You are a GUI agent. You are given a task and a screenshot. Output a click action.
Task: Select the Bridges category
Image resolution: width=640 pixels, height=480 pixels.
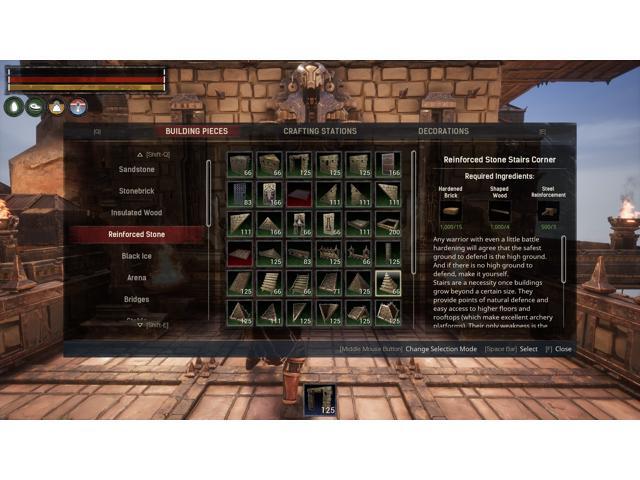(138, 299)
